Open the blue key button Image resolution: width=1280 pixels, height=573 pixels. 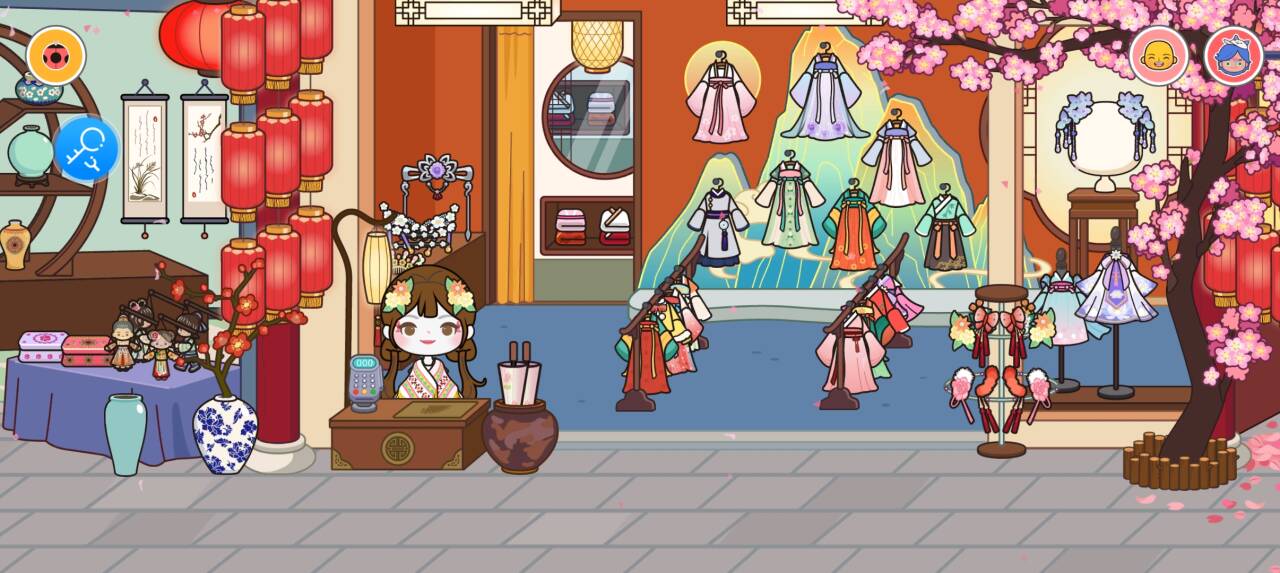coord(86,149)
